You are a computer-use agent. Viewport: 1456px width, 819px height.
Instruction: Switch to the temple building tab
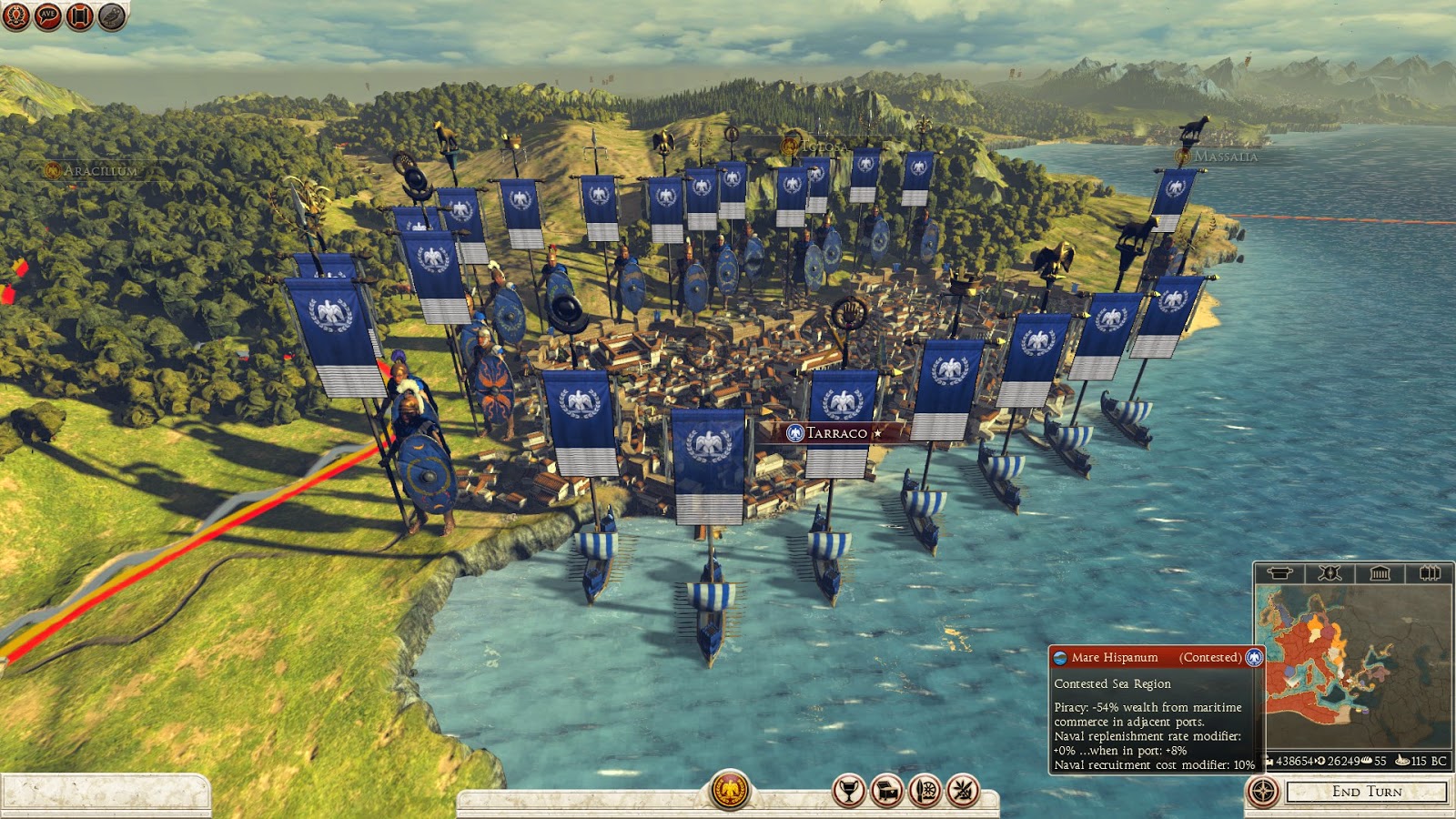(x=1380, y=573)
